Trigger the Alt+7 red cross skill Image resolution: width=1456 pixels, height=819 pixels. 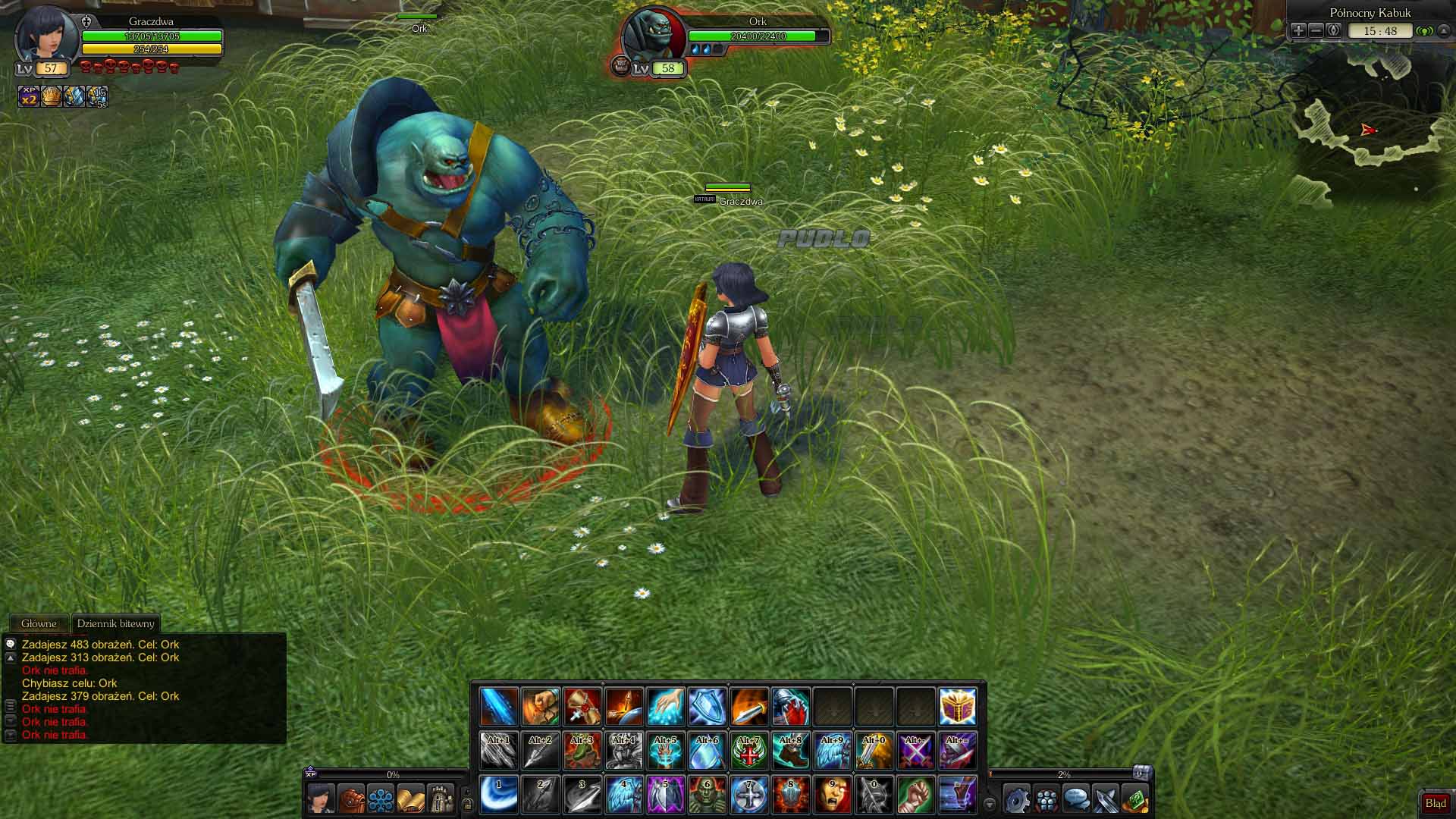(x=748, y=751)
